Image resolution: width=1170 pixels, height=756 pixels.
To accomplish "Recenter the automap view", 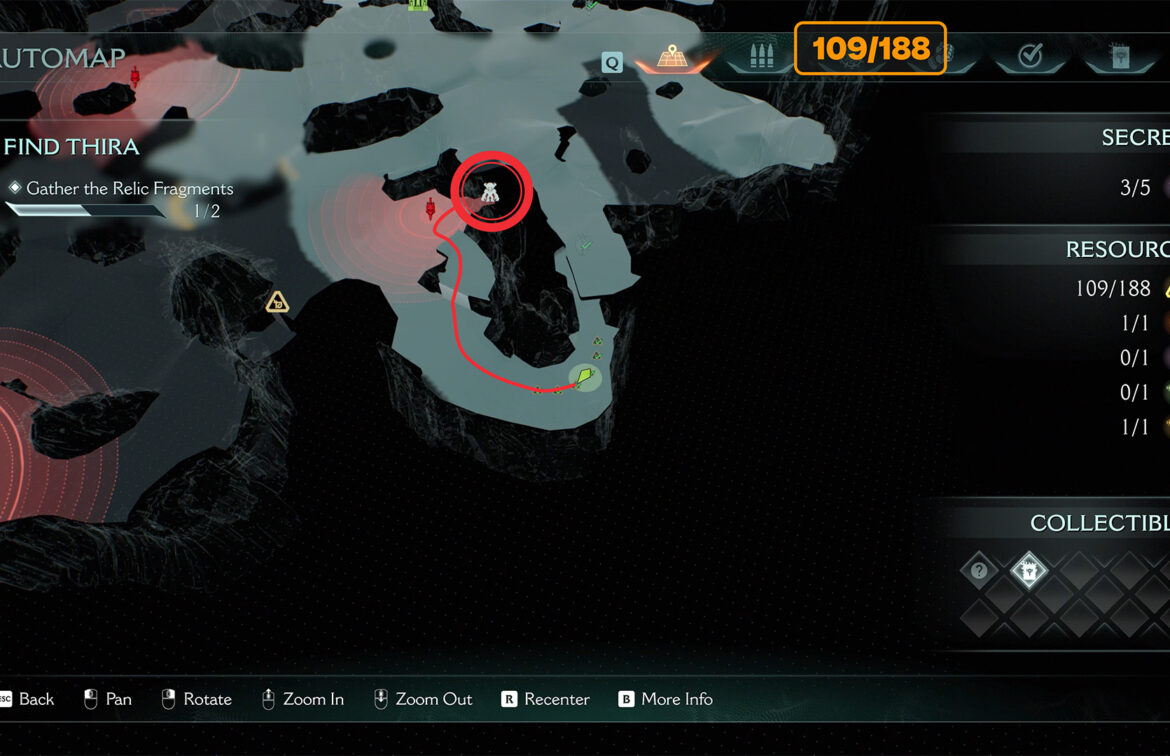I will tap(545, 699).
